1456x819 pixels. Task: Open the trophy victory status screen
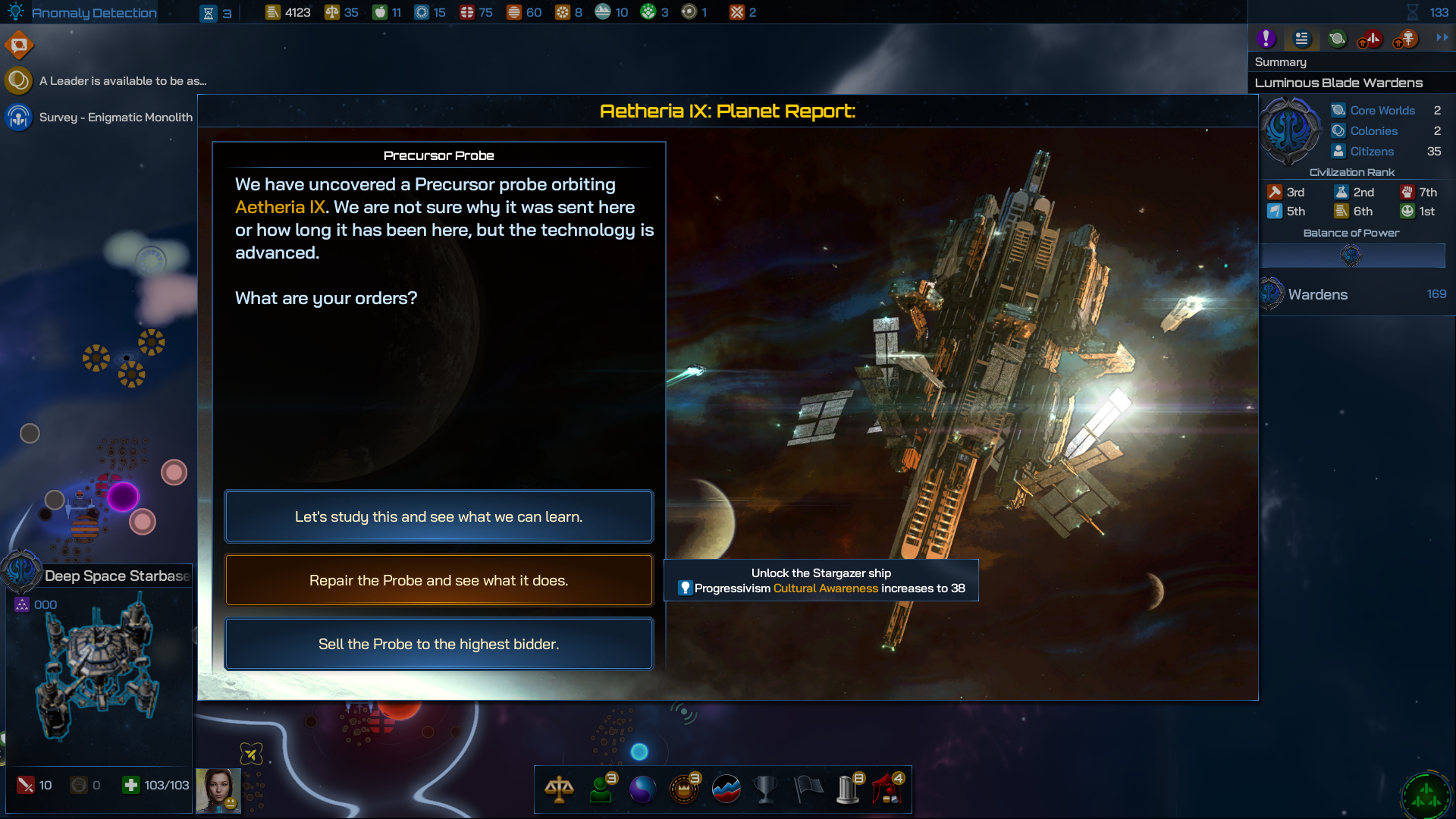coord(765,789)
